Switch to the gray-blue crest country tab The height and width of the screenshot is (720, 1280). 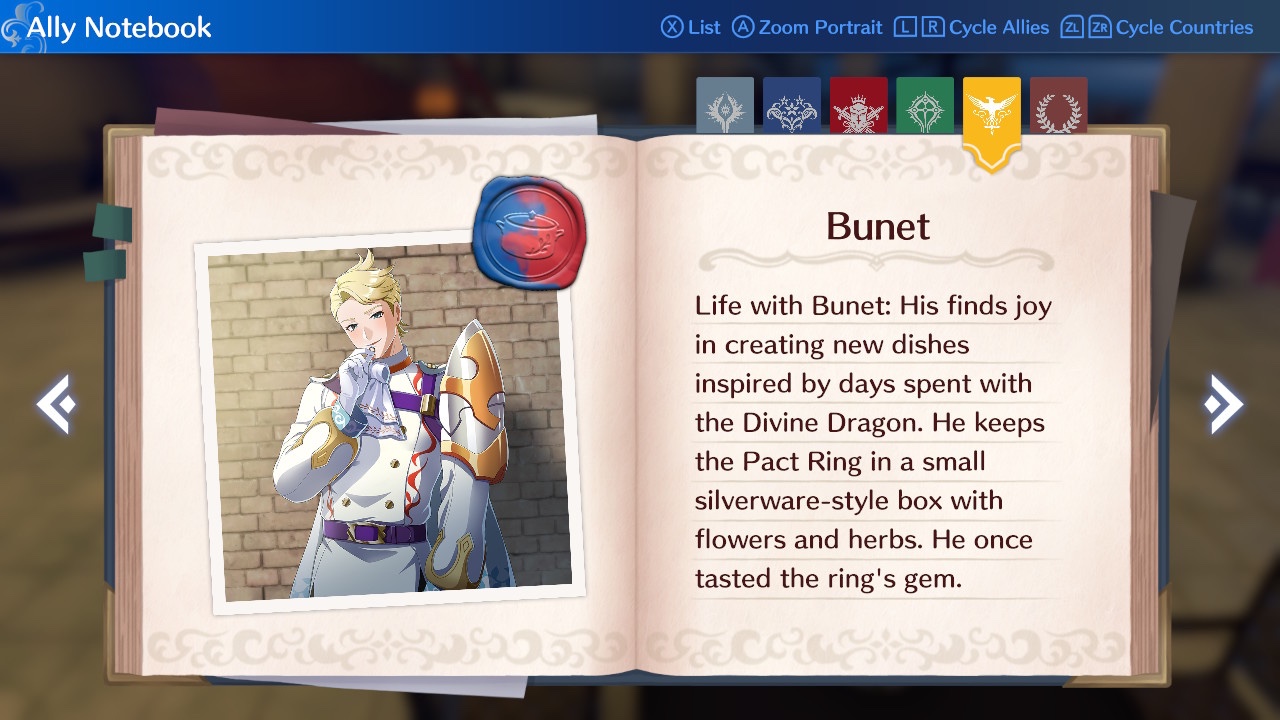point(725,107)
